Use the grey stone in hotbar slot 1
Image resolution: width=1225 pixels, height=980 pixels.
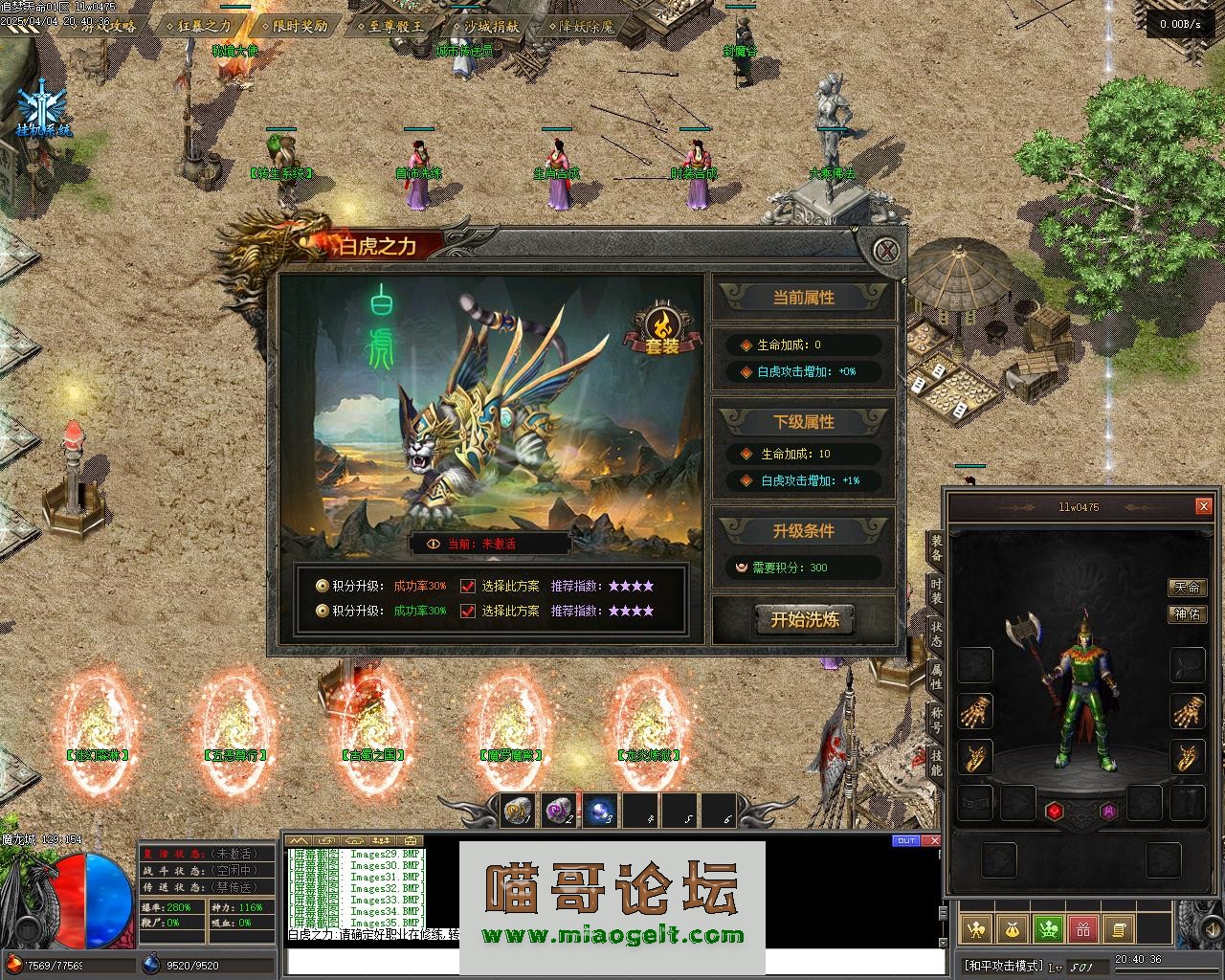(x=519, y=812)
